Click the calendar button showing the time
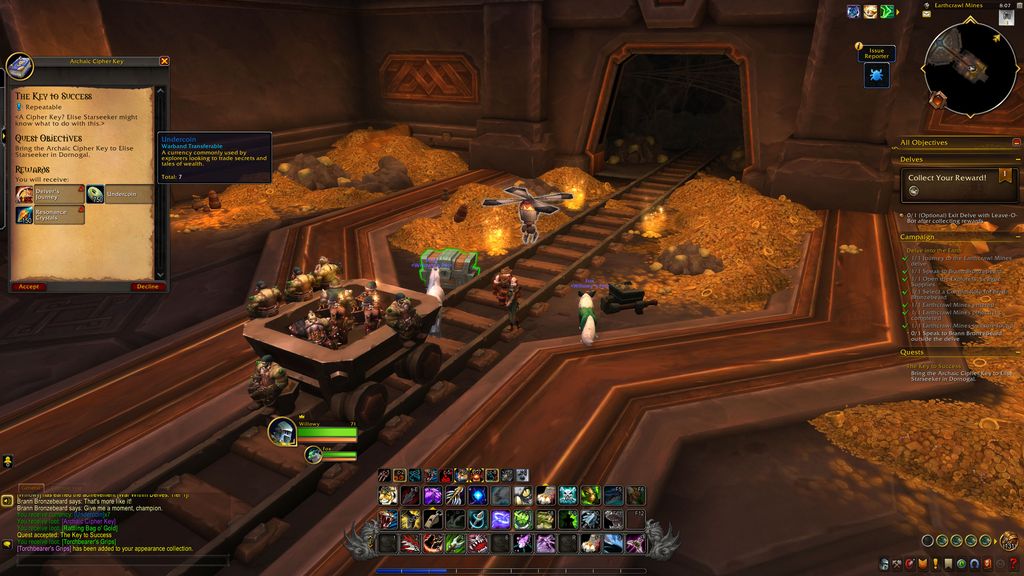Viewport: 1024px width, 576px height. click(1005, 6)
